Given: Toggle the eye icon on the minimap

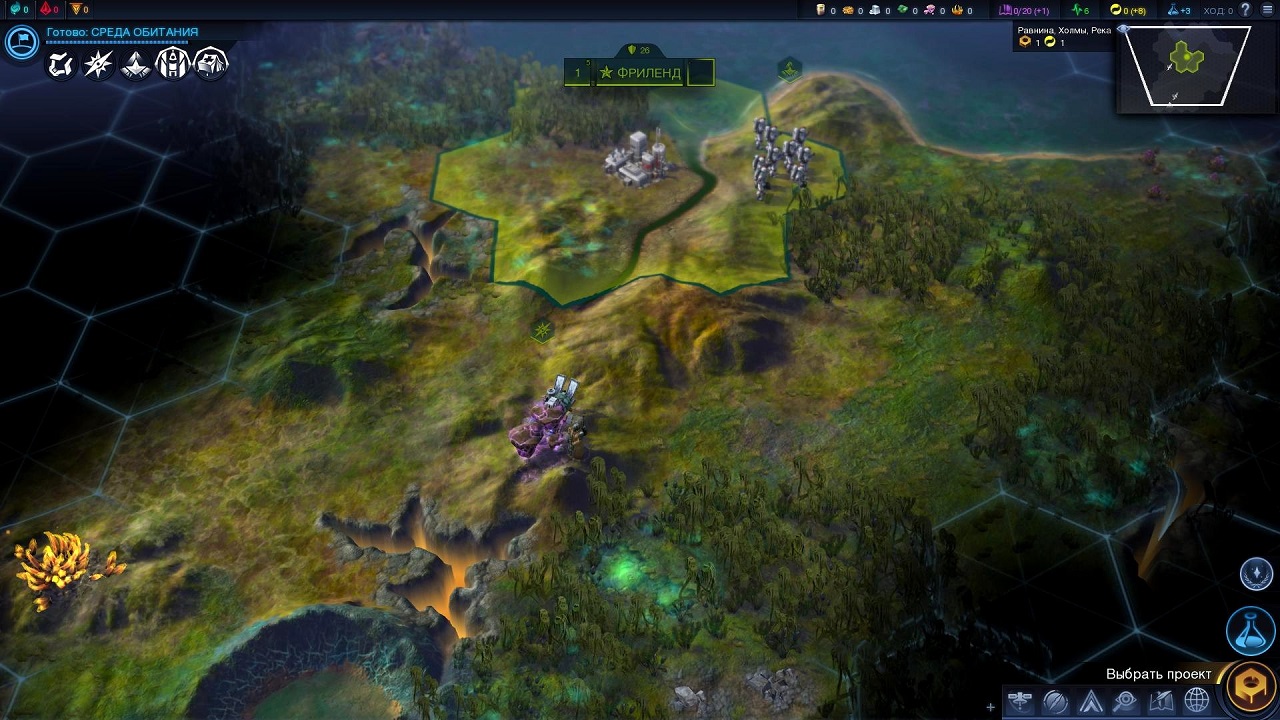Looking at the screenshot, I should click(x=1123, y=30).
